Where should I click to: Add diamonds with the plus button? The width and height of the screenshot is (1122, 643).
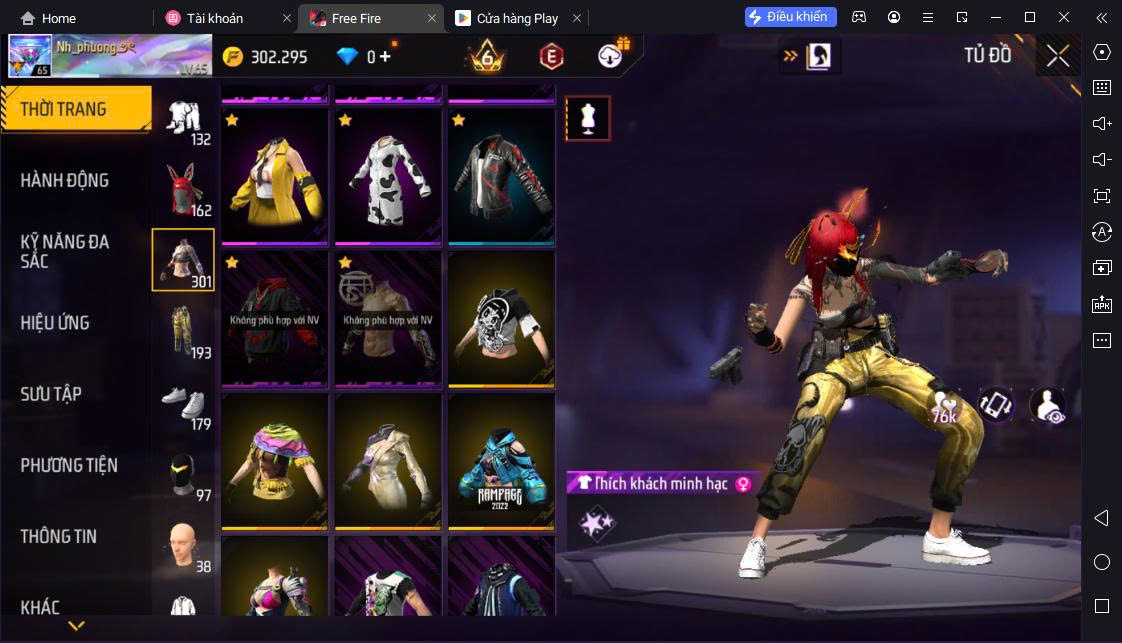[x=385, y=57]
